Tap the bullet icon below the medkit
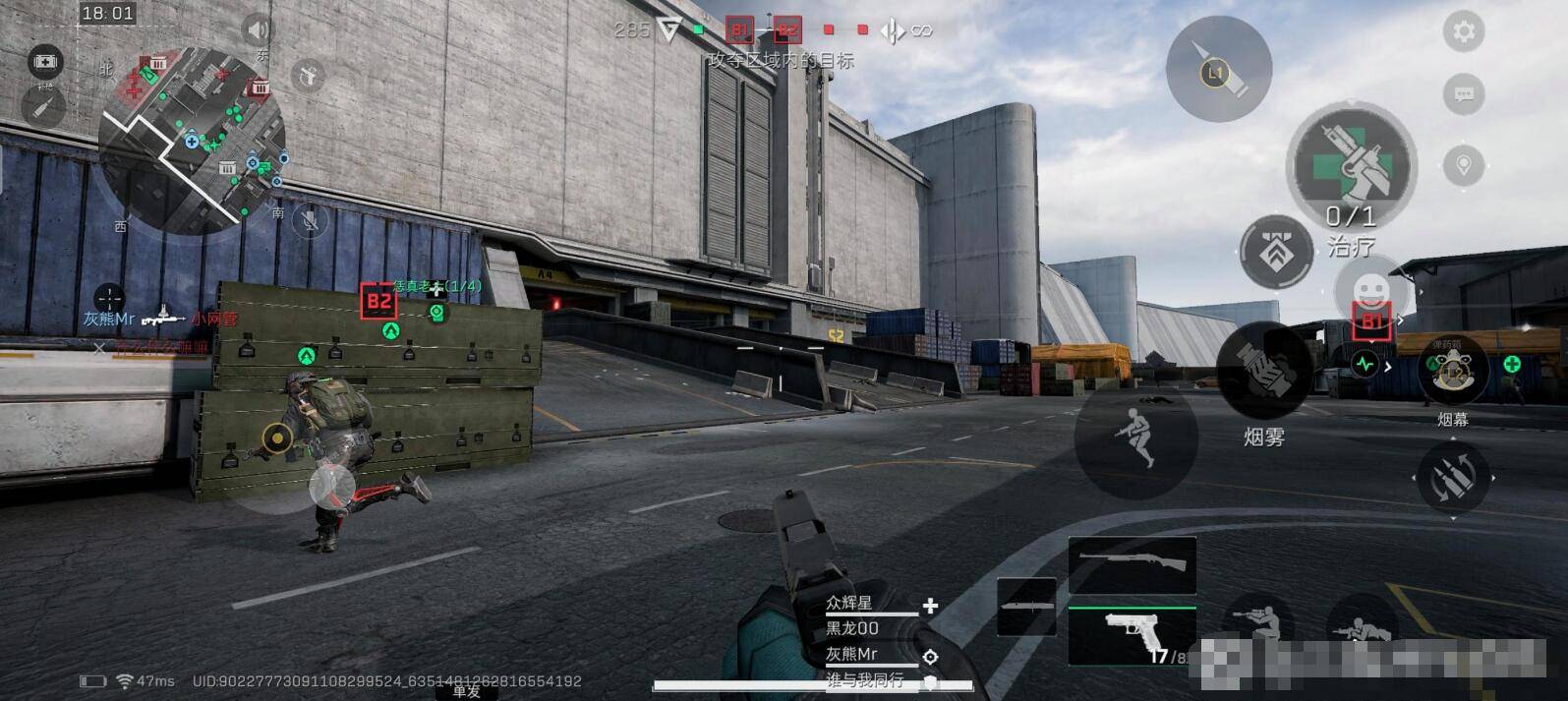Image resolution: width=1568 pixels, height=701 pixels. (44, 106)
